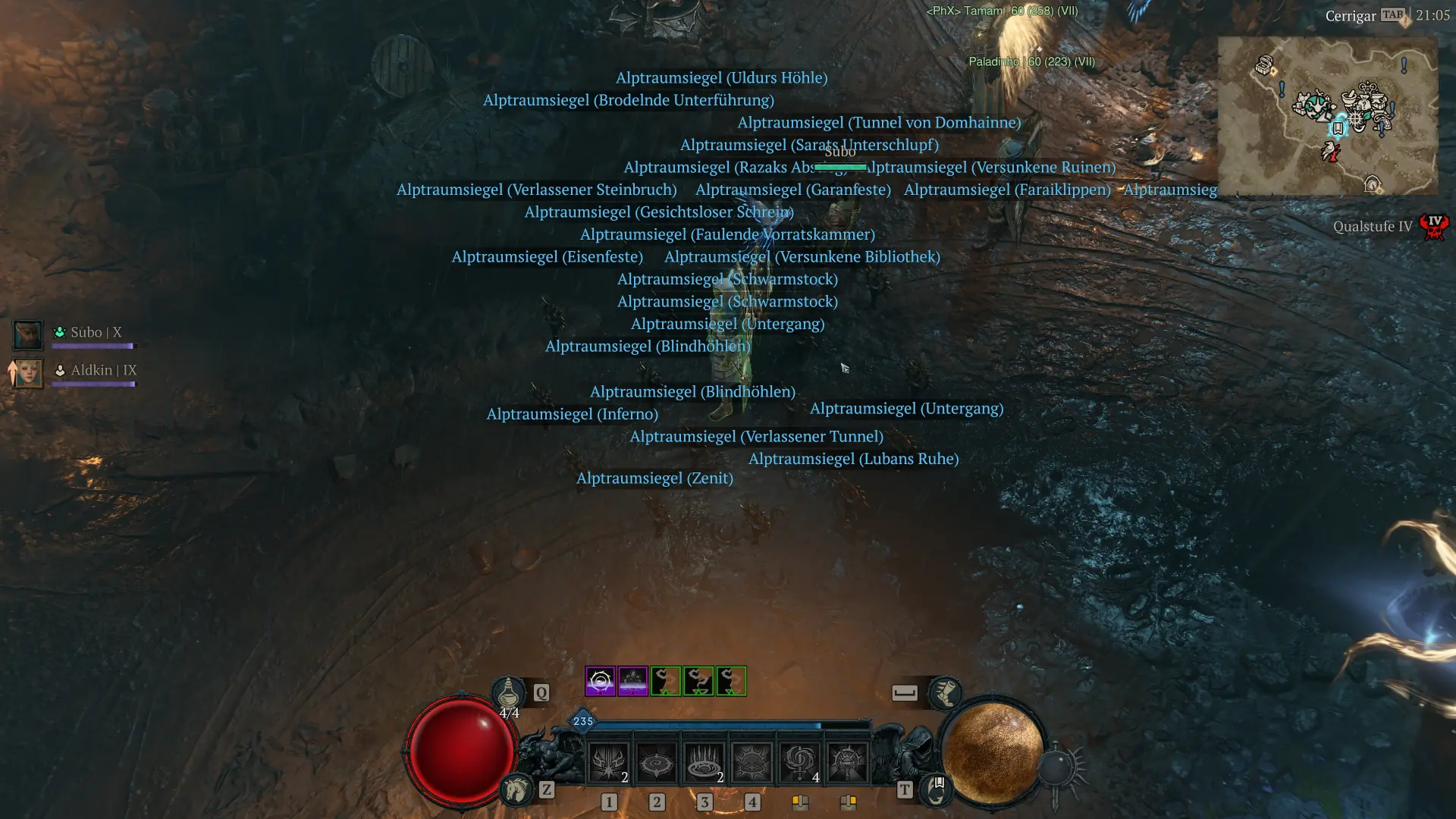Select the Evade boots icon on the right
This screenshot has width=1456, height=819.
pyautogui.click(x=946, y=691)
